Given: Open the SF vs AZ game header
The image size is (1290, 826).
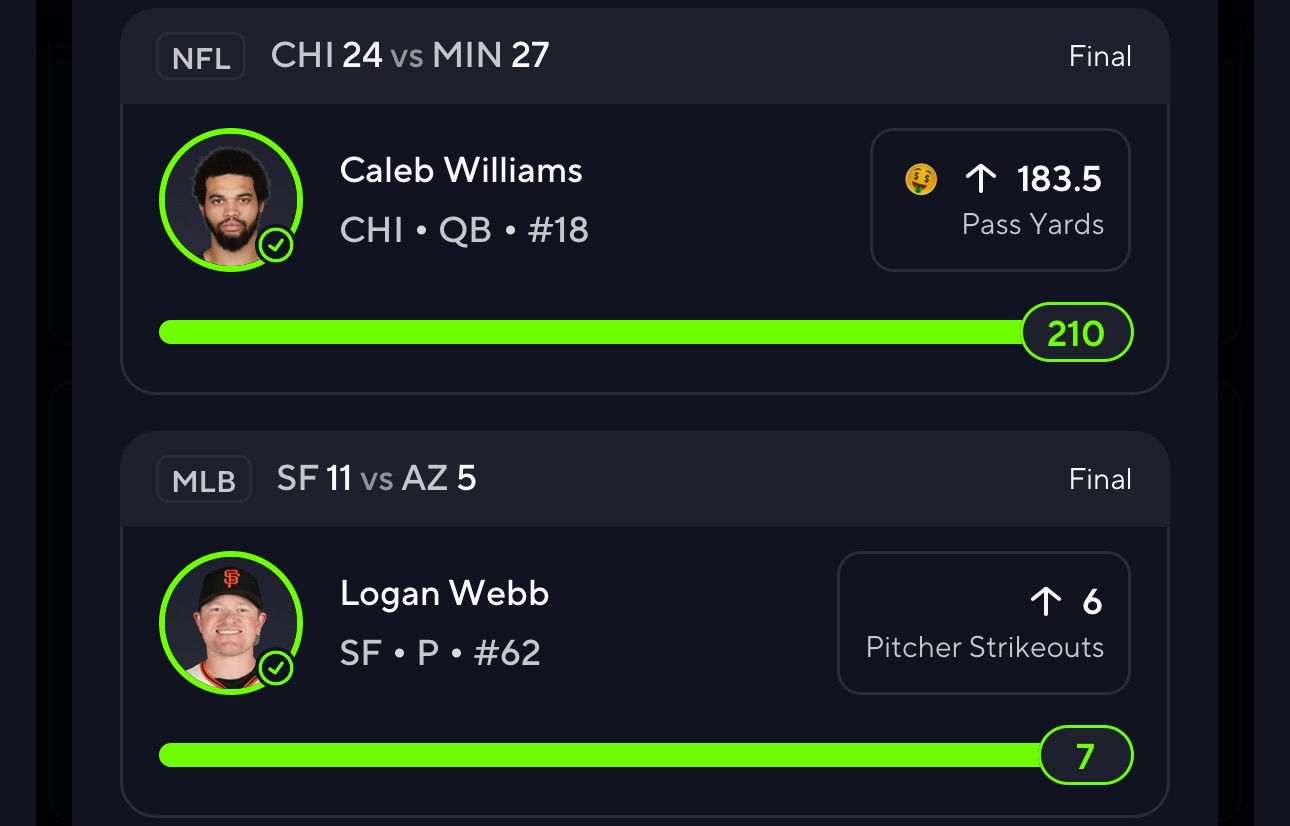Looking at the screenshot, I should 377,479.
